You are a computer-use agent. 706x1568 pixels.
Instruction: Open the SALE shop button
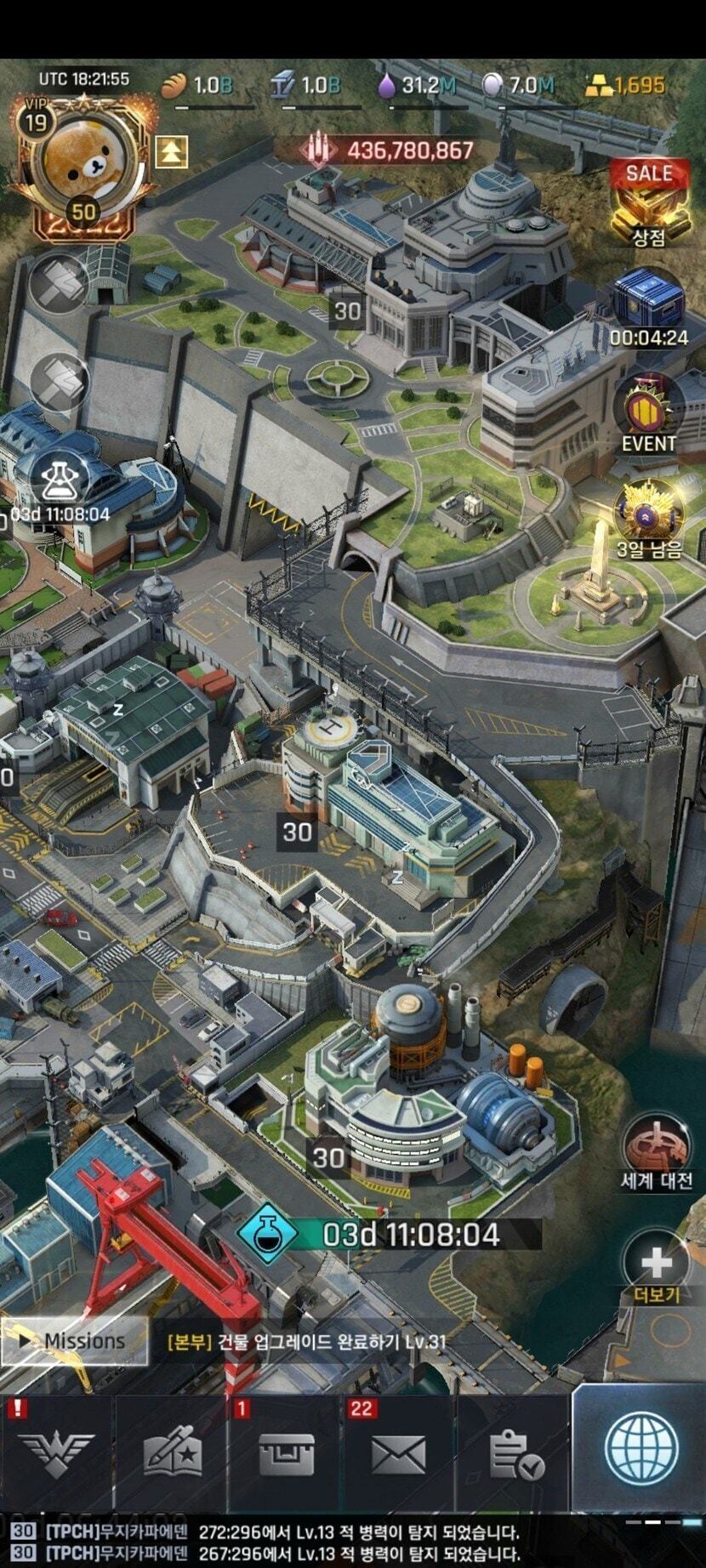click(x=649, y=201)
